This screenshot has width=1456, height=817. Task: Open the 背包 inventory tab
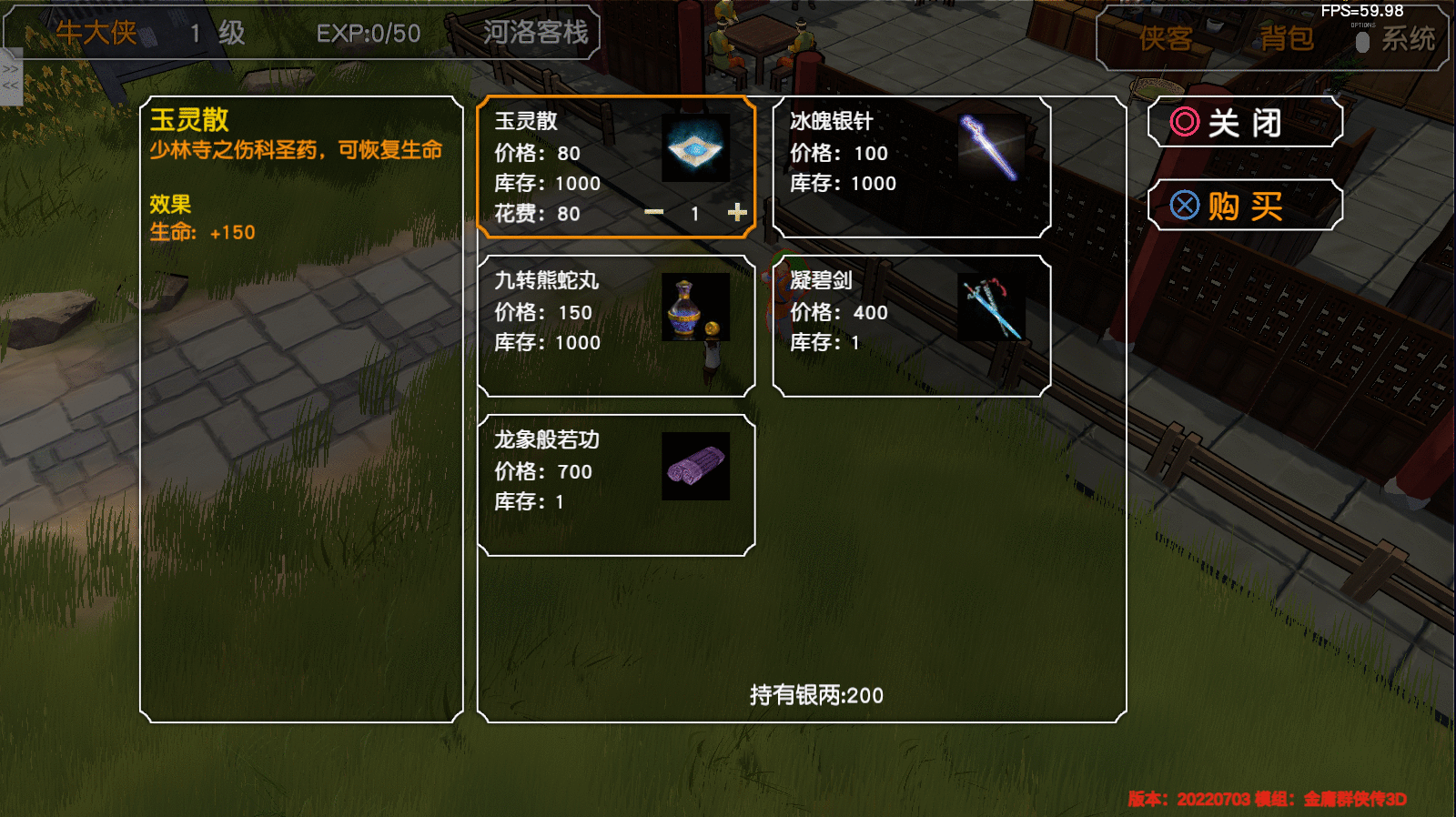coord(1288,38)
